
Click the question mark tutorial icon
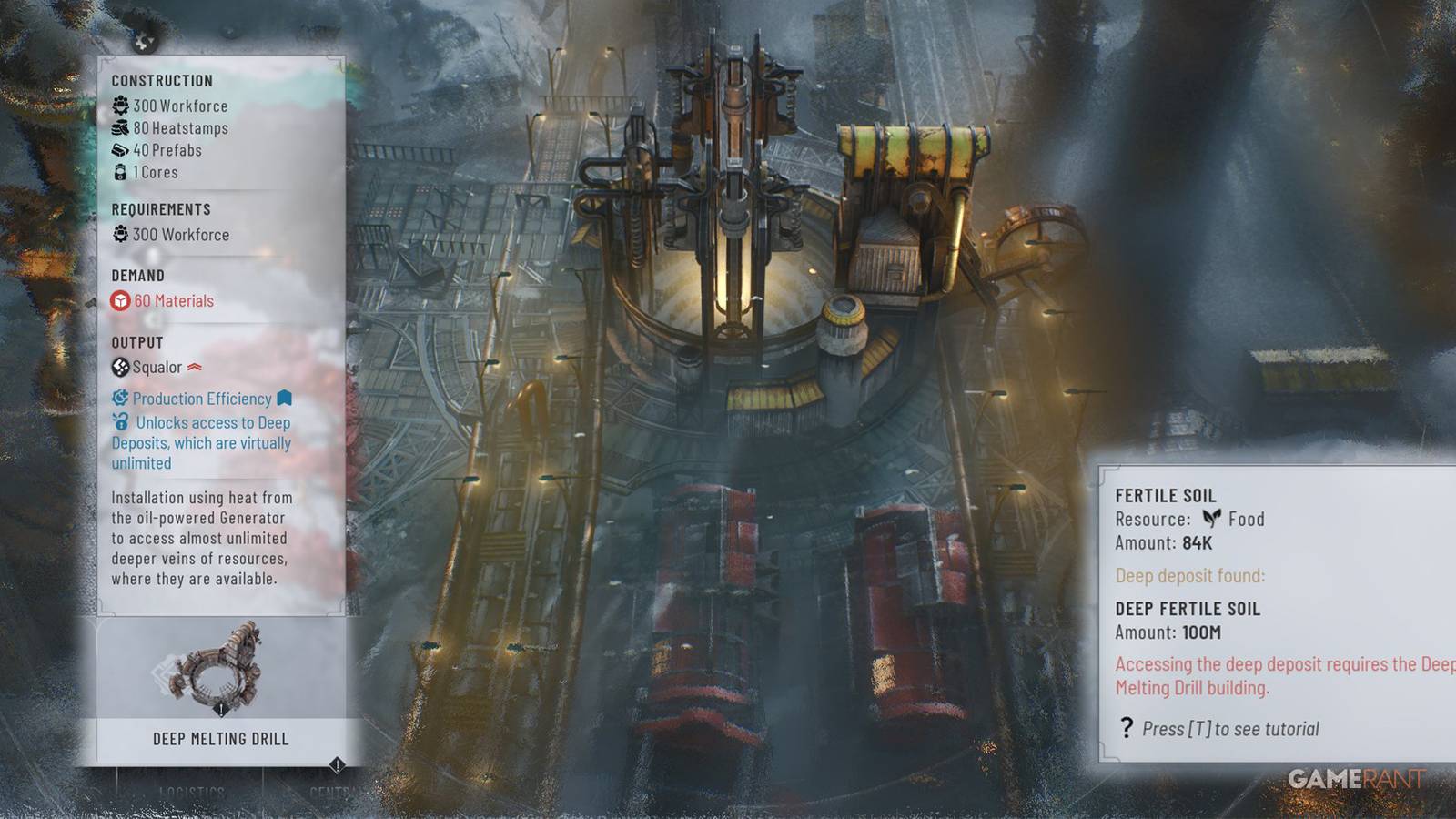[x=1128, y=728]
